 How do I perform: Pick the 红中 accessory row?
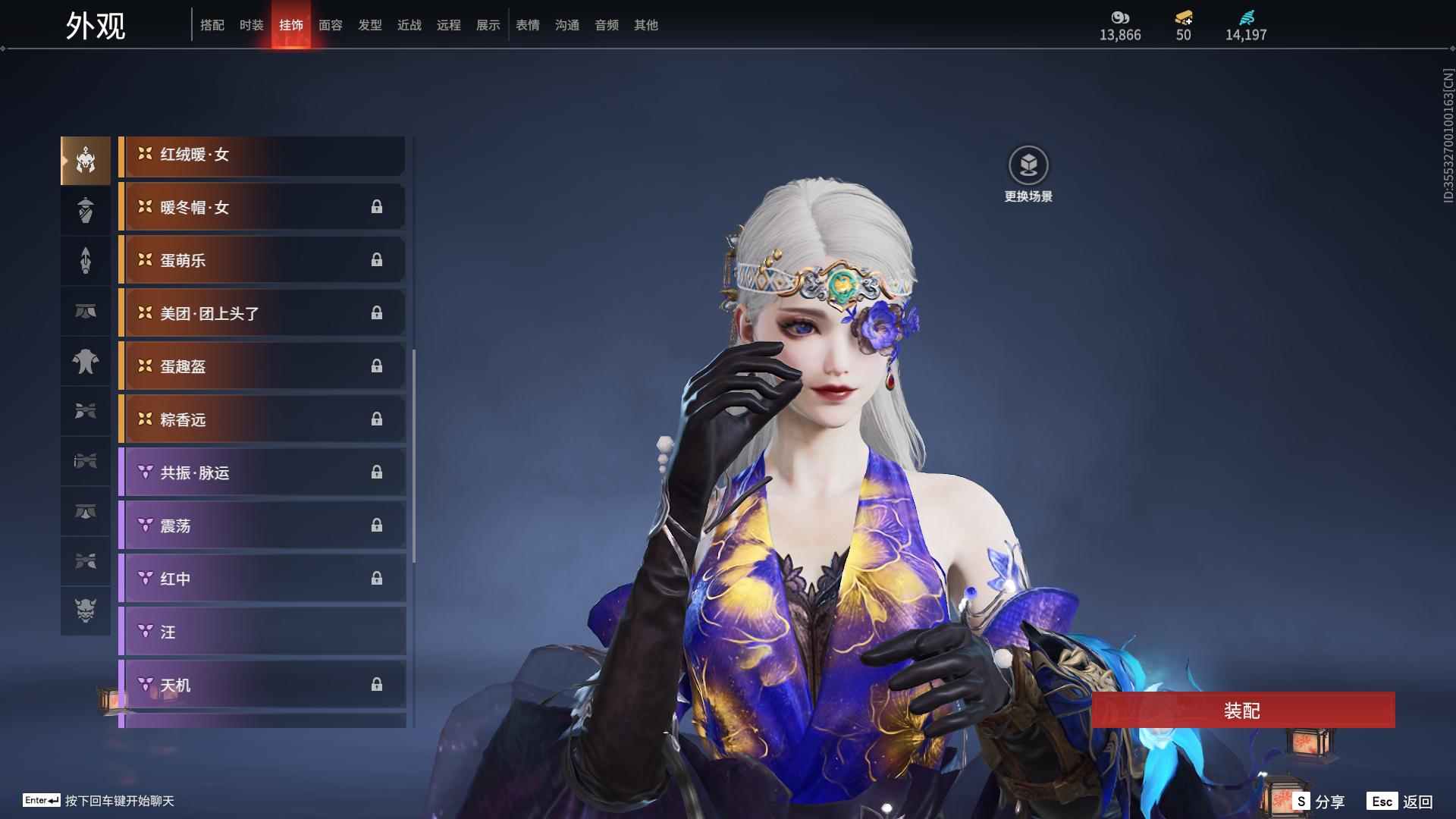pyautogui.click(x=262, y=579)
